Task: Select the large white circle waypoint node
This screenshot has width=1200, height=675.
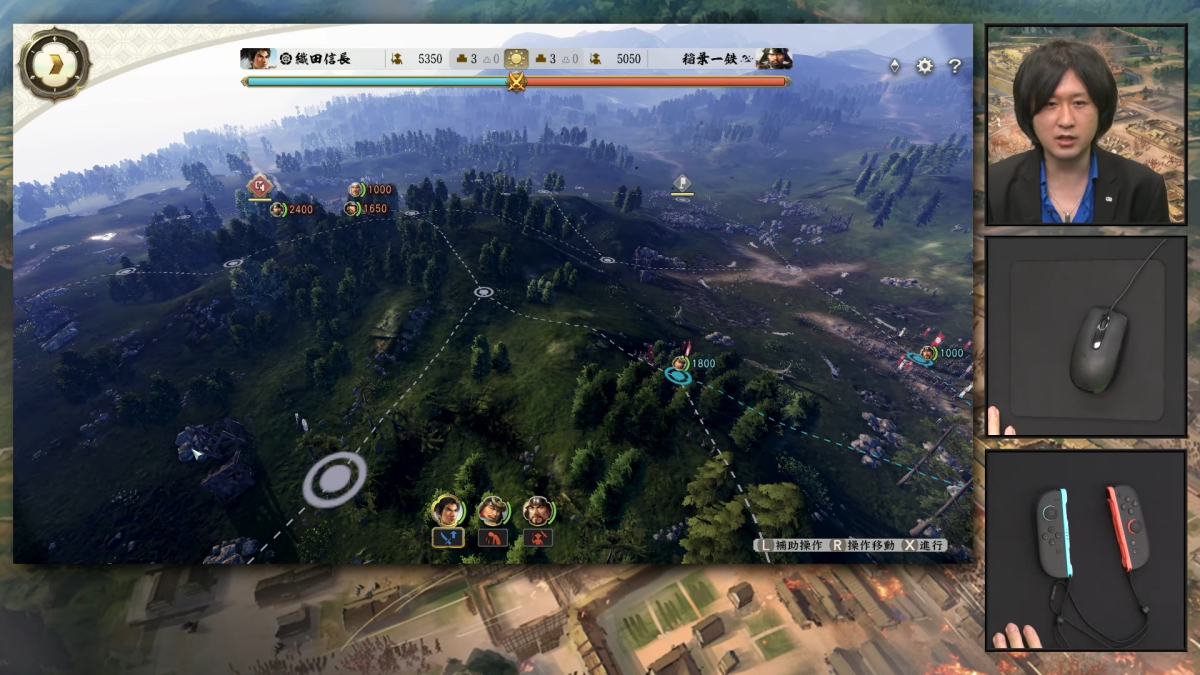Action: click(x=334, y=480)
